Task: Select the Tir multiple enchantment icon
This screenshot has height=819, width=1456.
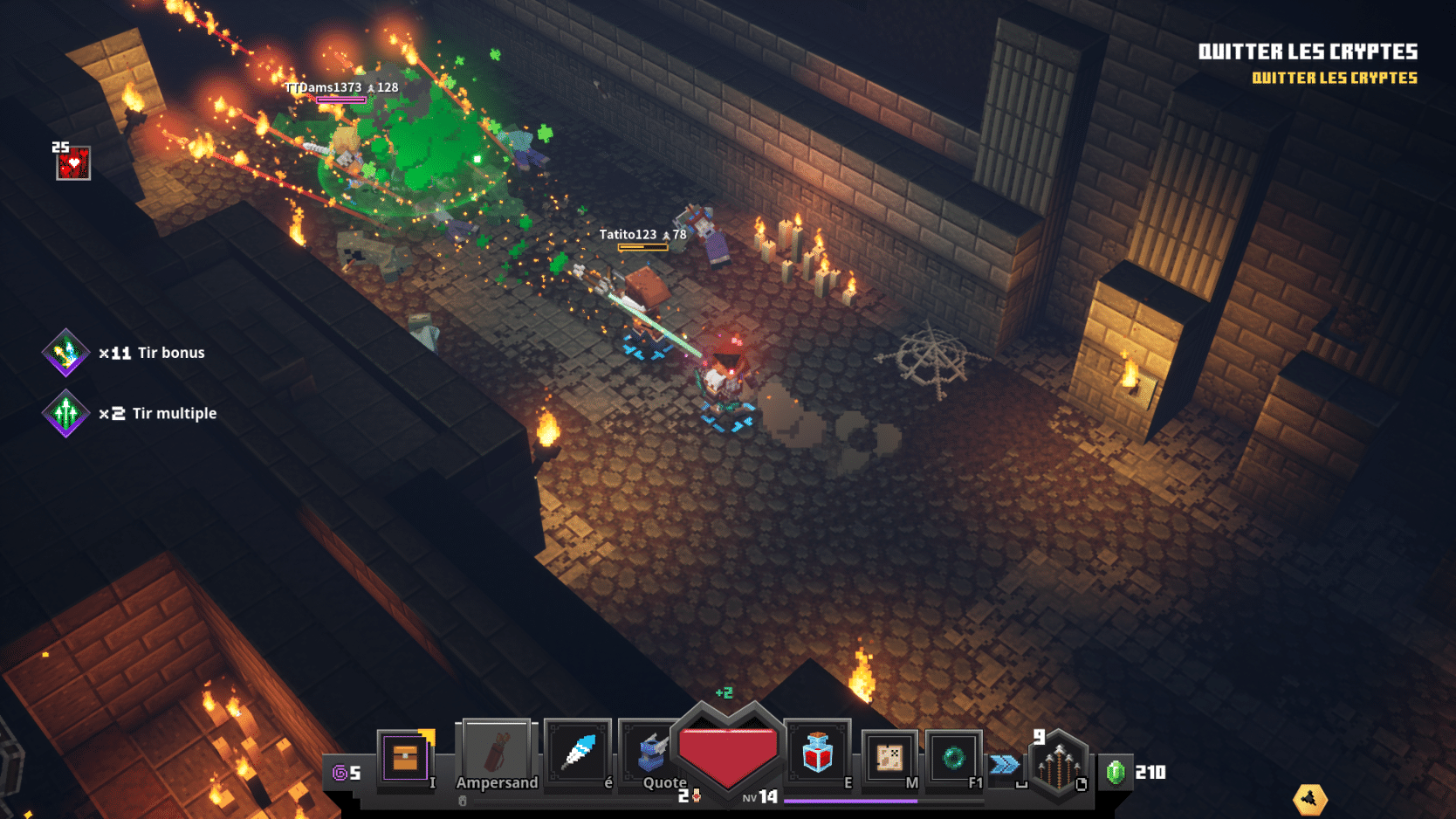Action: click(65, 414)
